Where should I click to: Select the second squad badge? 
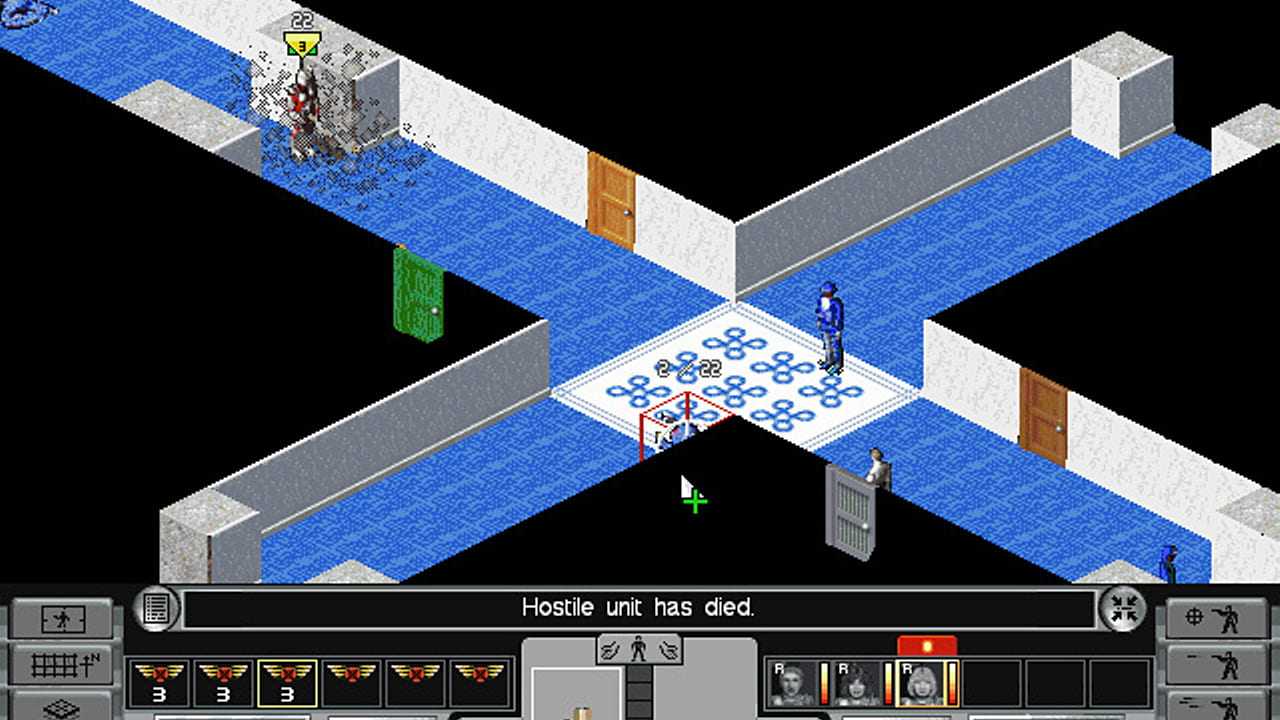pos(223,682)
